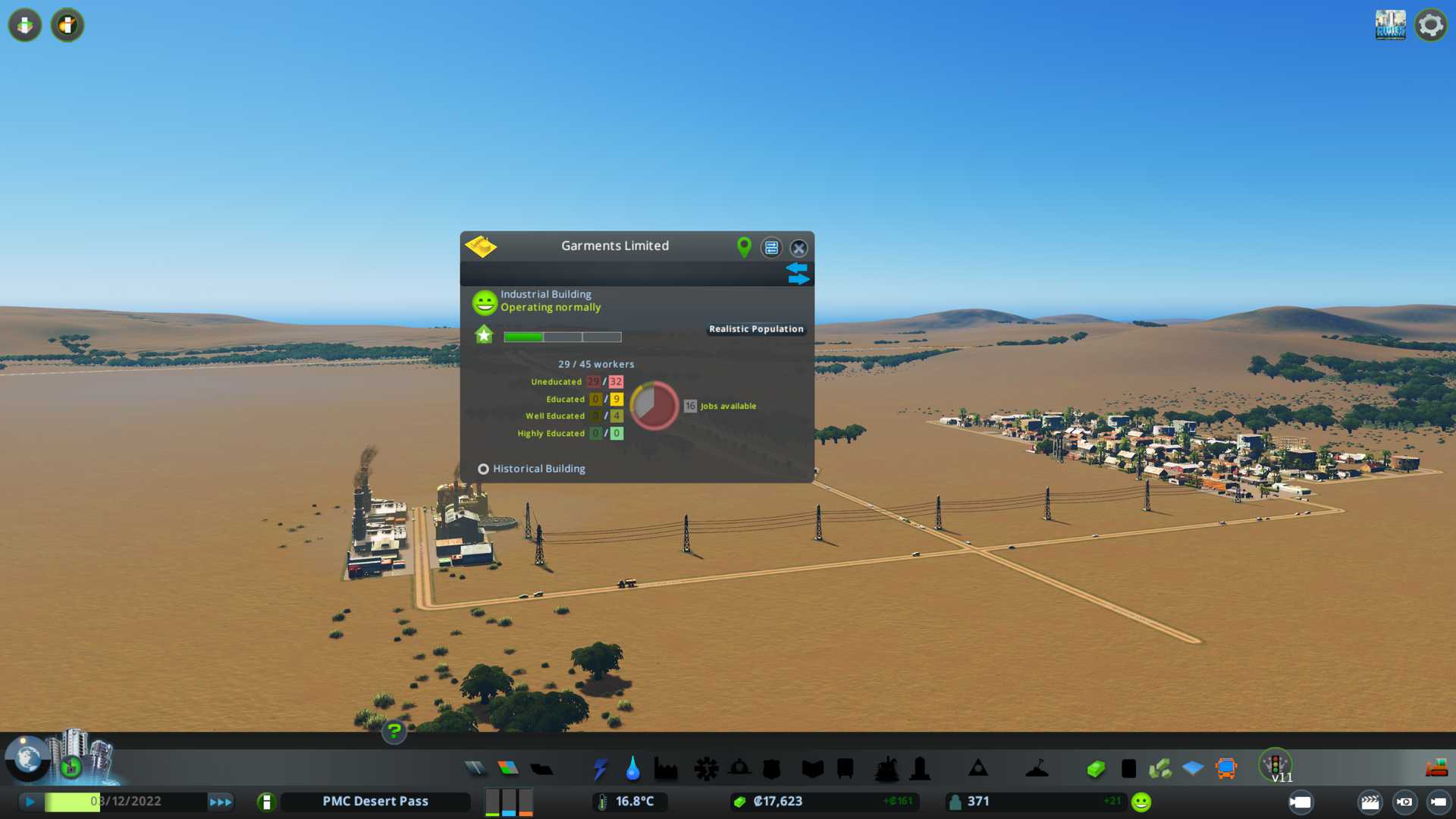Open the traffic light mod button

click(1276, 764)
